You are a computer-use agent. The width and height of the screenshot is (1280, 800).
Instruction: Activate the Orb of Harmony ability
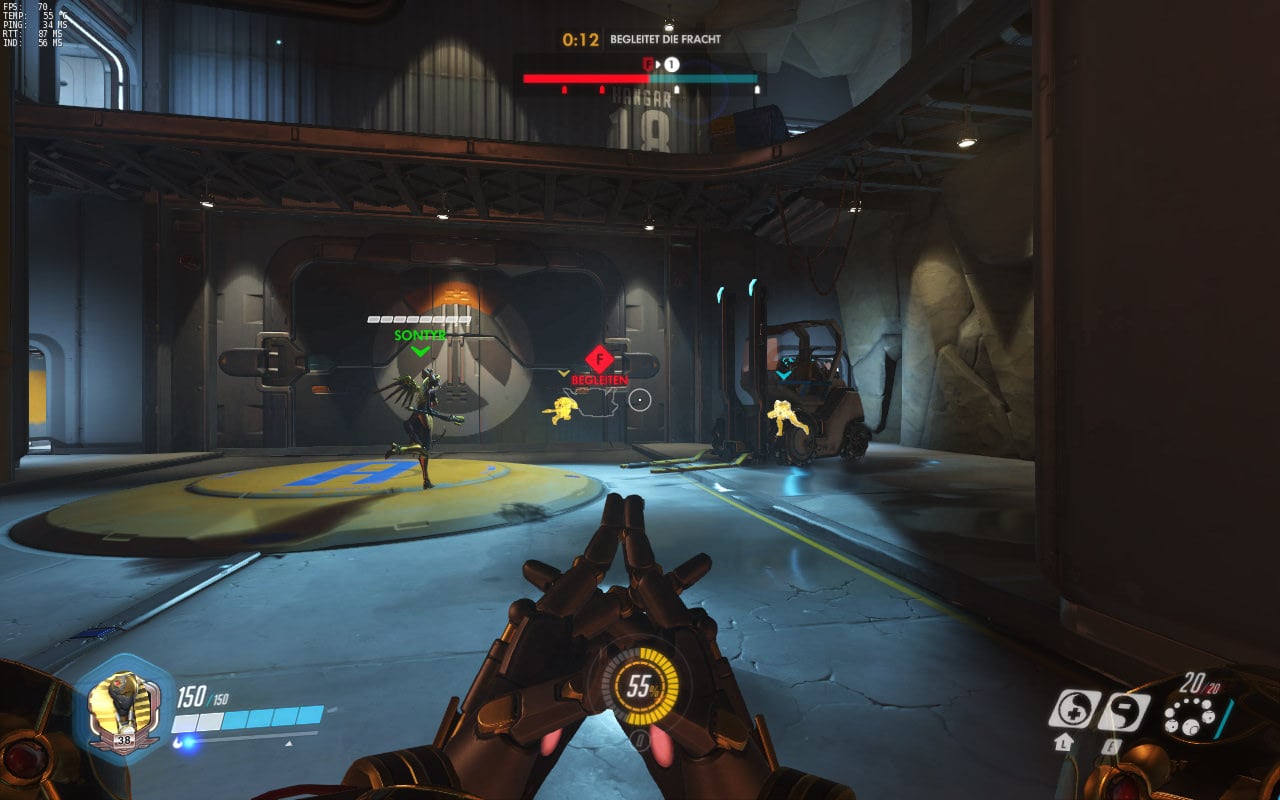[1074, 710]
